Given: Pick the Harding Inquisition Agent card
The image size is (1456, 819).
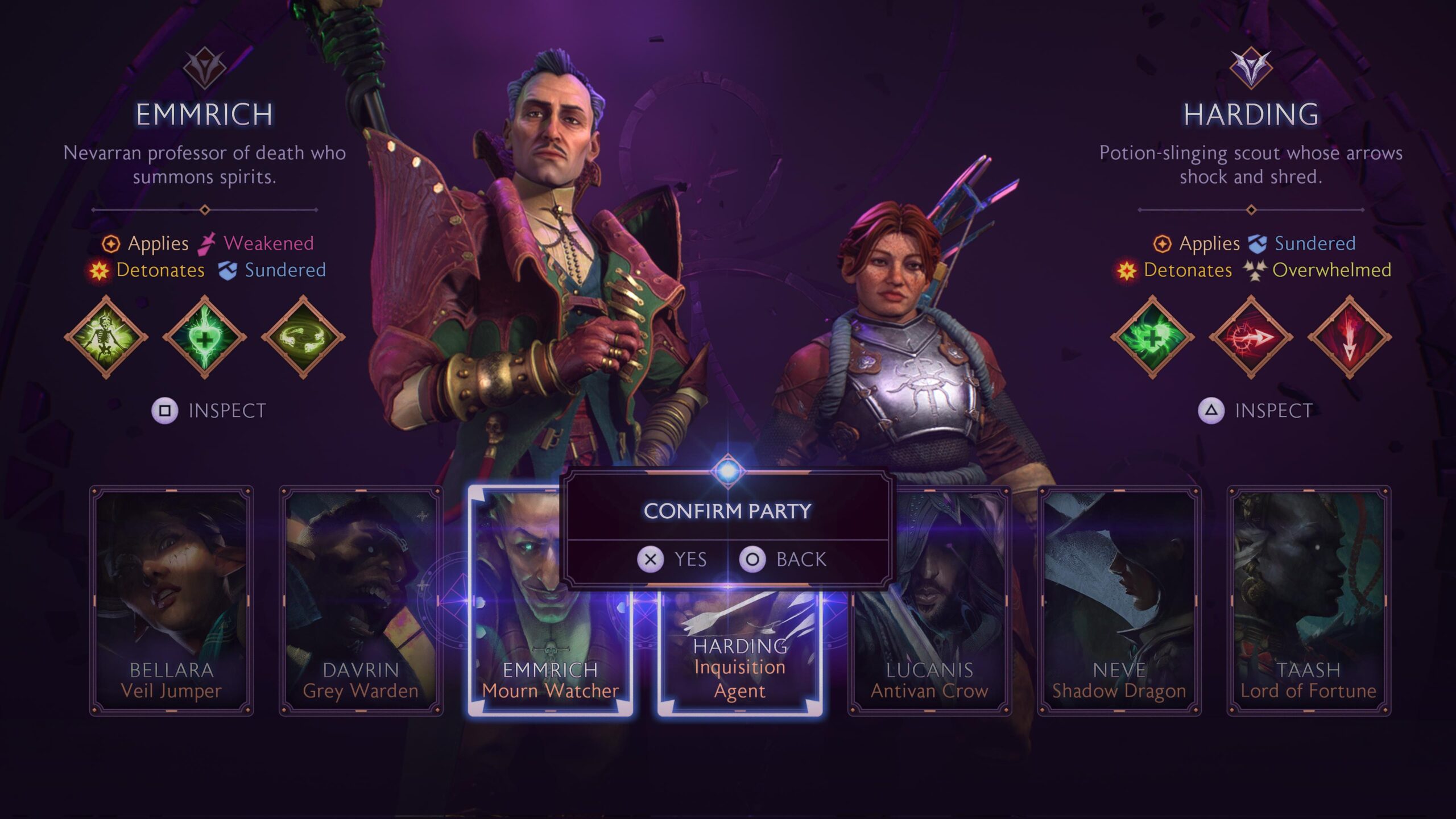Looking at the screenshot, I should pyautogui.click(x=739, y=654).
